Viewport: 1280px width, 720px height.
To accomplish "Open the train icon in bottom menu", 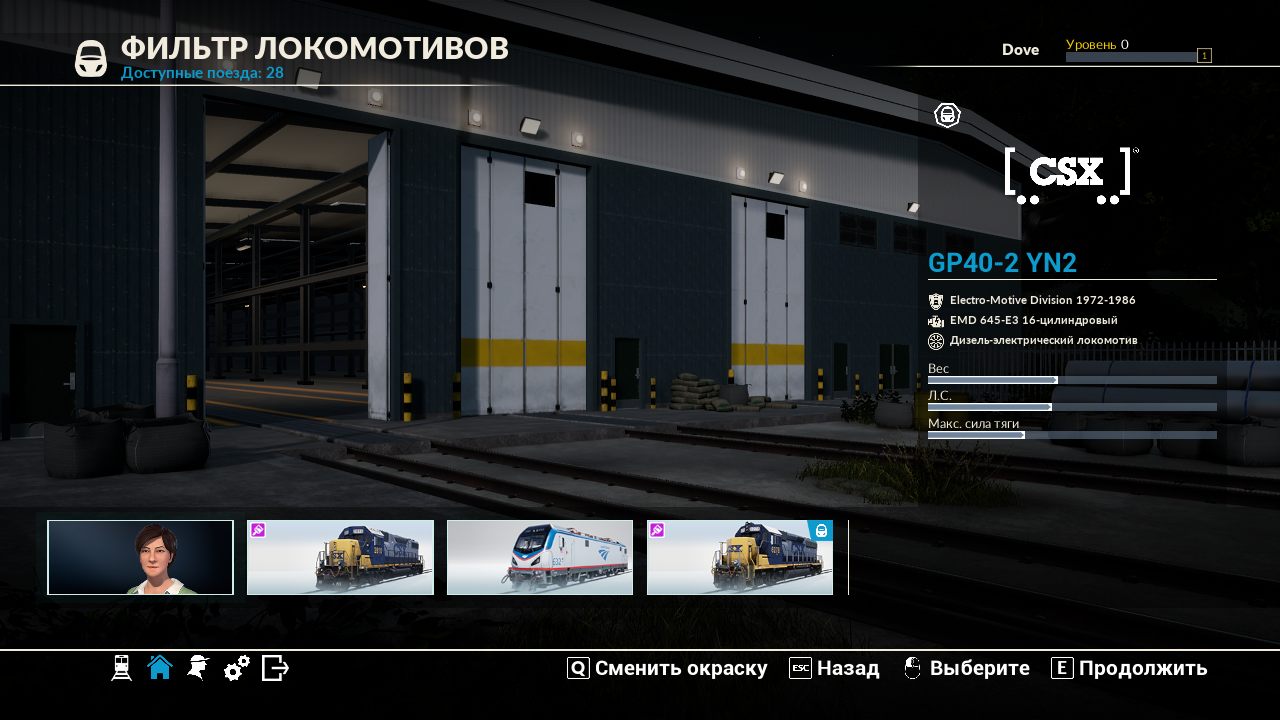I will pyautogui.click(x=121, y=668).
